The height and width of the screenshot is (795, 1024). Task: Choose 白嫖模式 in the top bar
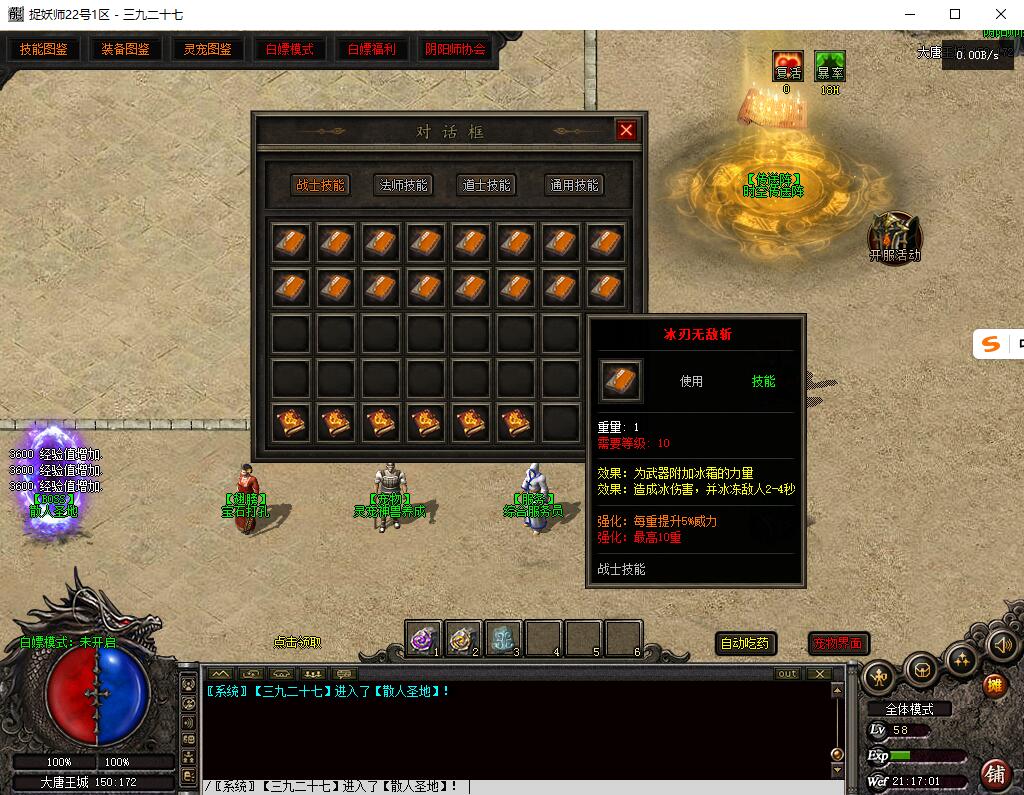point(289,49)
